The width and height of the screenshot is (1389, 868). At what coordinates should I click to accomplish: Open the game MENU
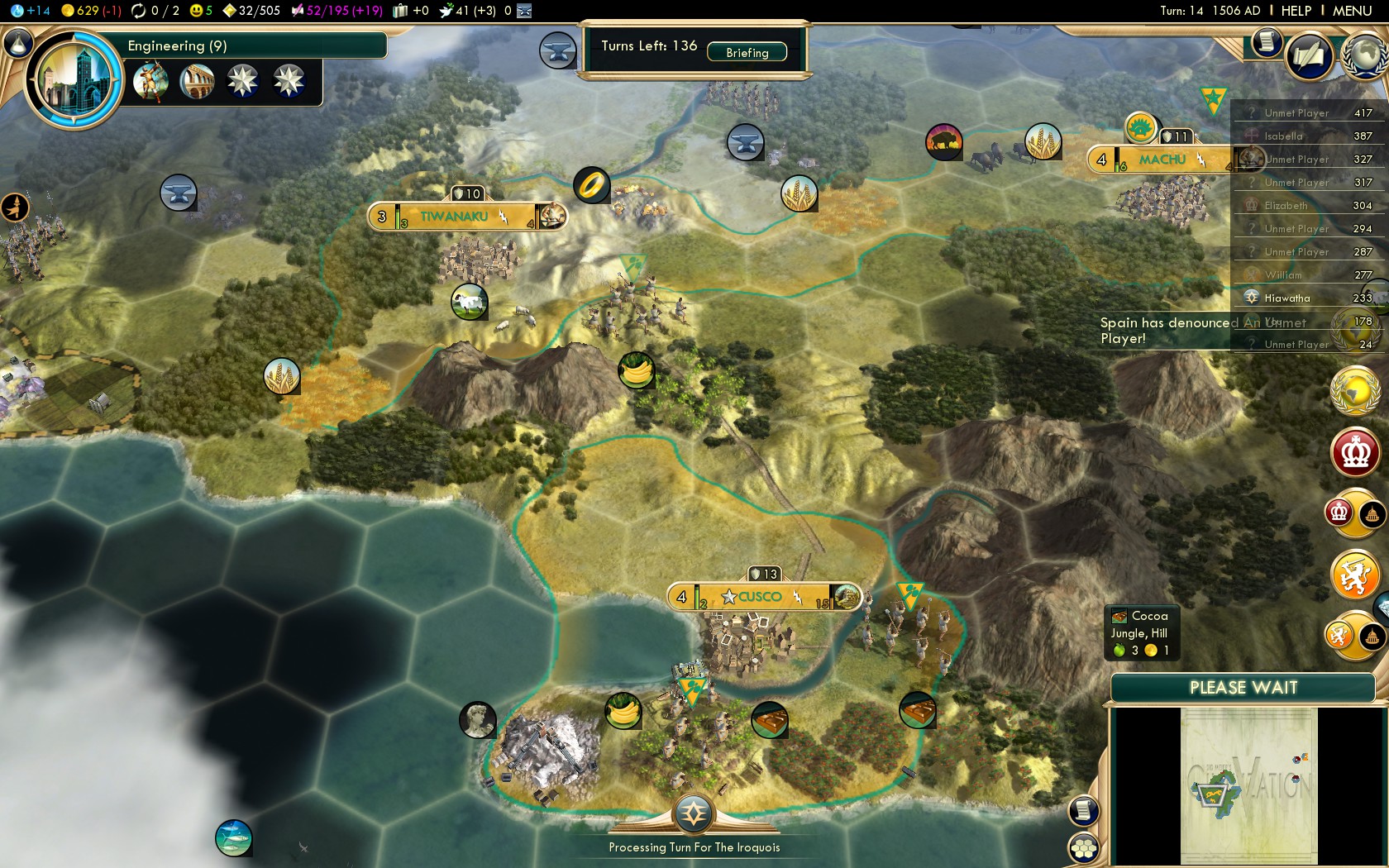coord(1352,11)
